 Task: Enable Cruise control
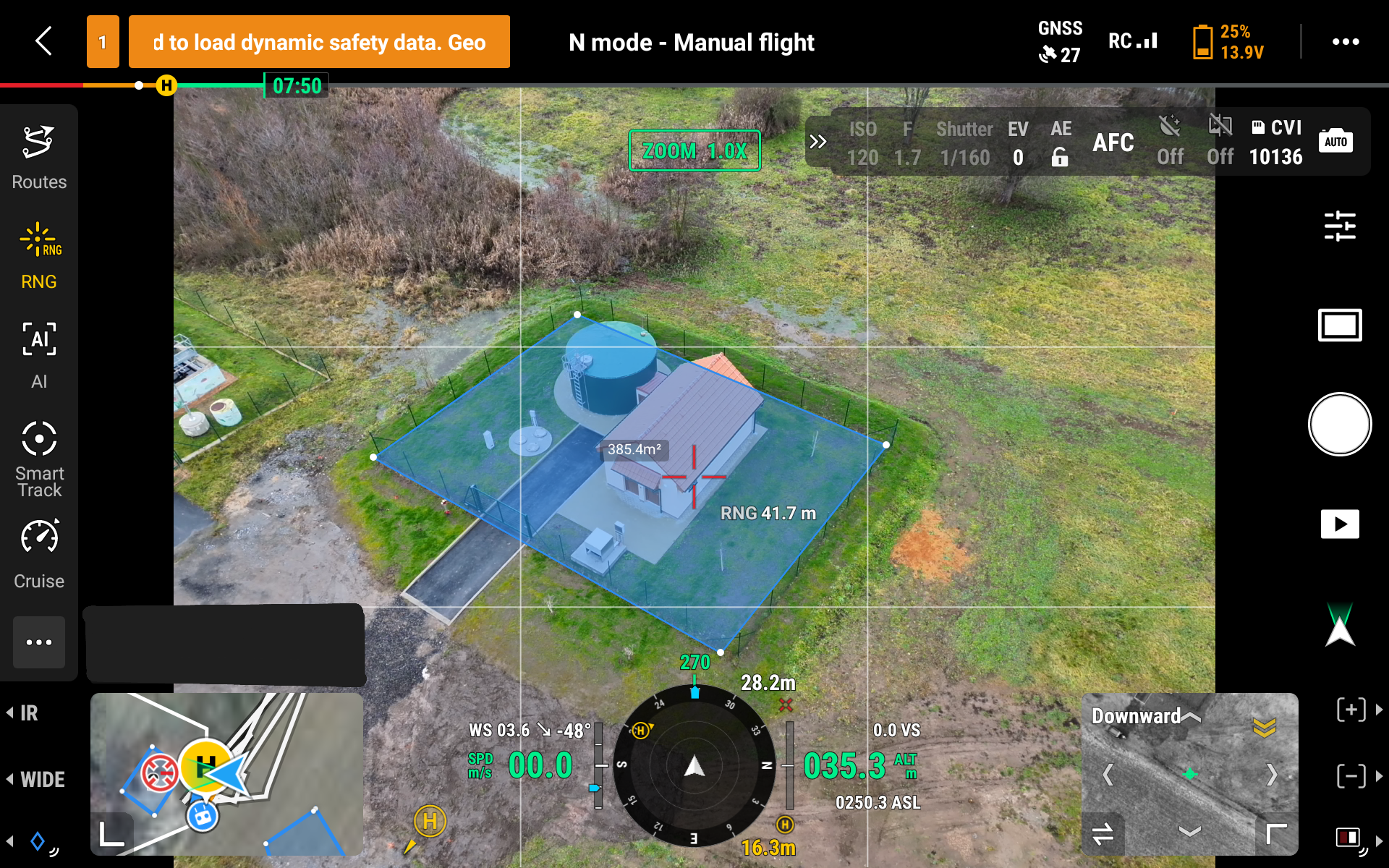click(39, 554)
